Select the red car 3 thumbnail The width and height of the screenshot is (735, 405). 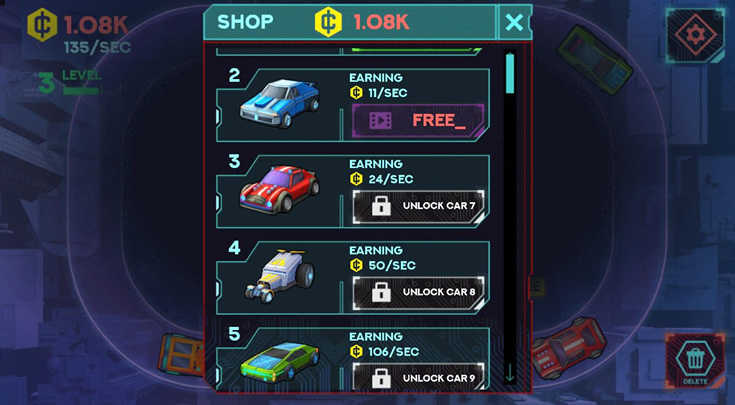coord(279,190)
